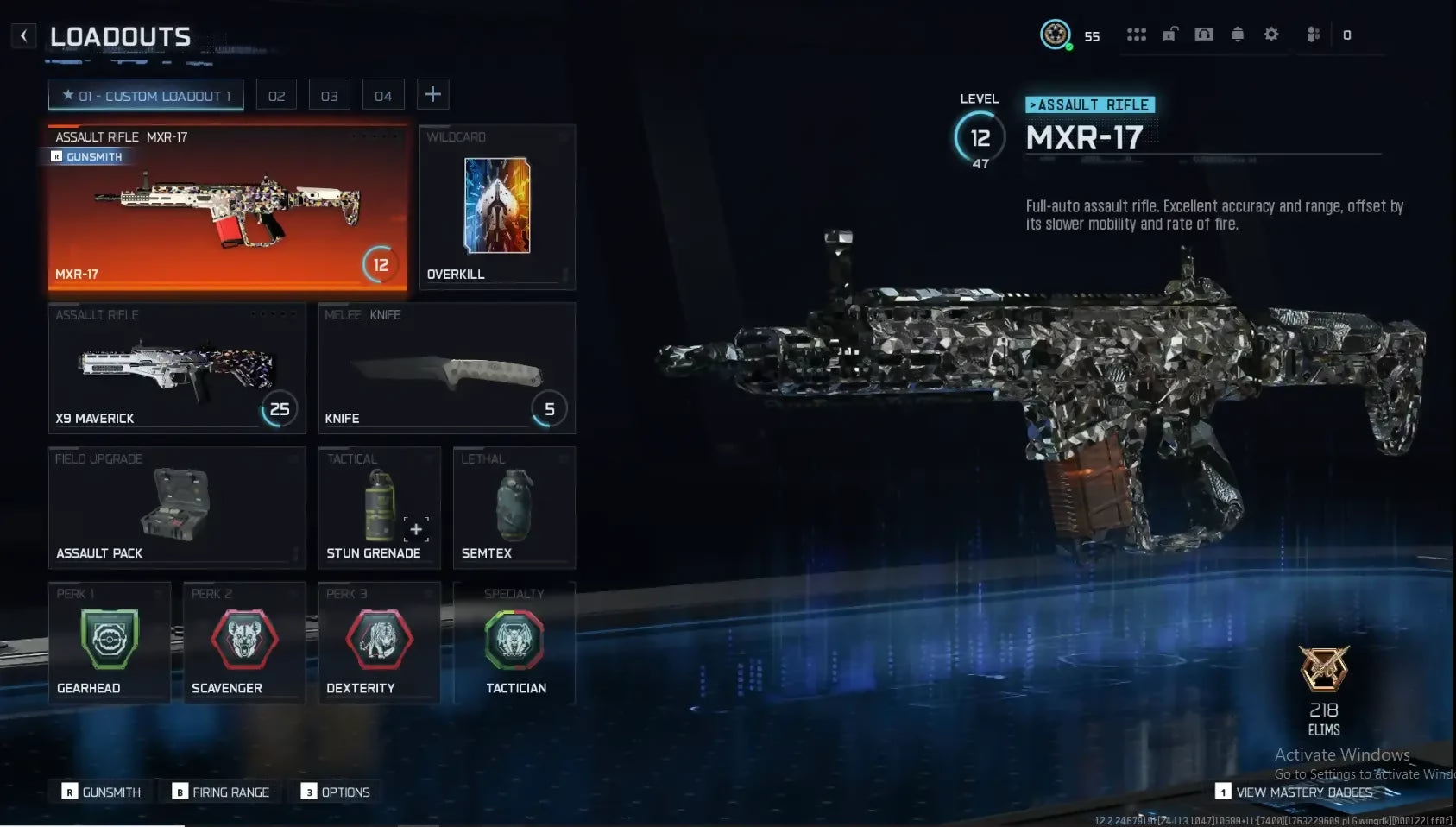Open the Gearhead perk slot
Image resolution: width=1456 pixels, height=827 pixels.
109,642
